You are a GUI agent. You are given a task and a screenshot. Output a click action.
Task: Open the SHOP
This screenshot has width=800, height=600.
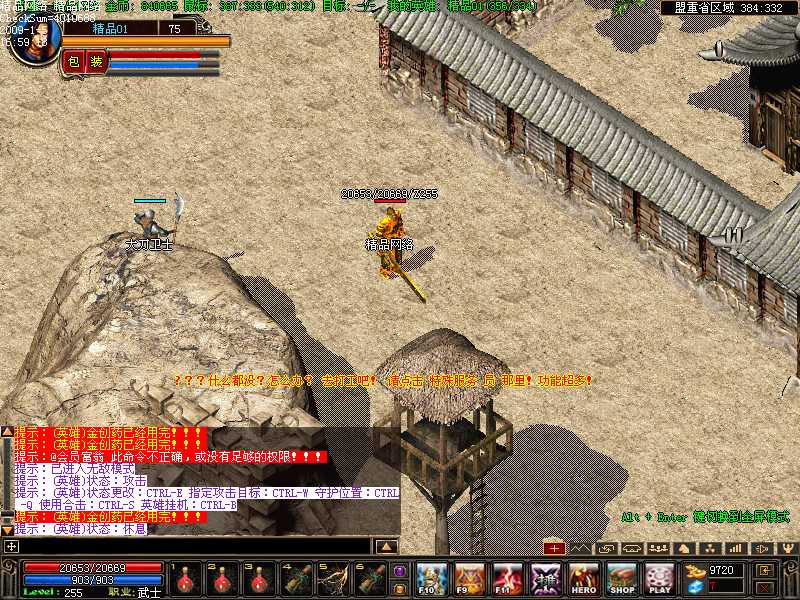coord(622,578)
